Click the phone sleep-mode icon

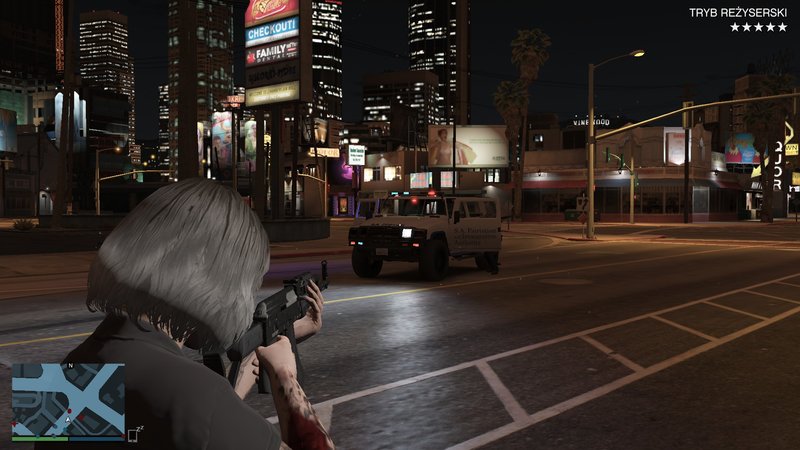[135, 433]
